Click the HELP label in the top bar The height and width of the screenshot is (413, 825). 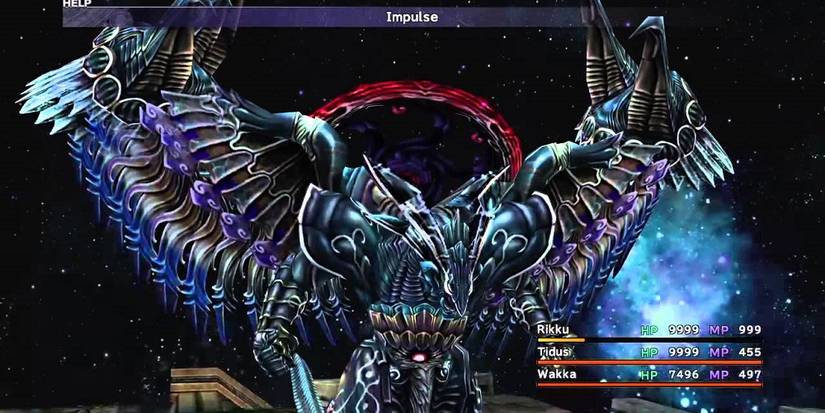click(x=77, y=4)
